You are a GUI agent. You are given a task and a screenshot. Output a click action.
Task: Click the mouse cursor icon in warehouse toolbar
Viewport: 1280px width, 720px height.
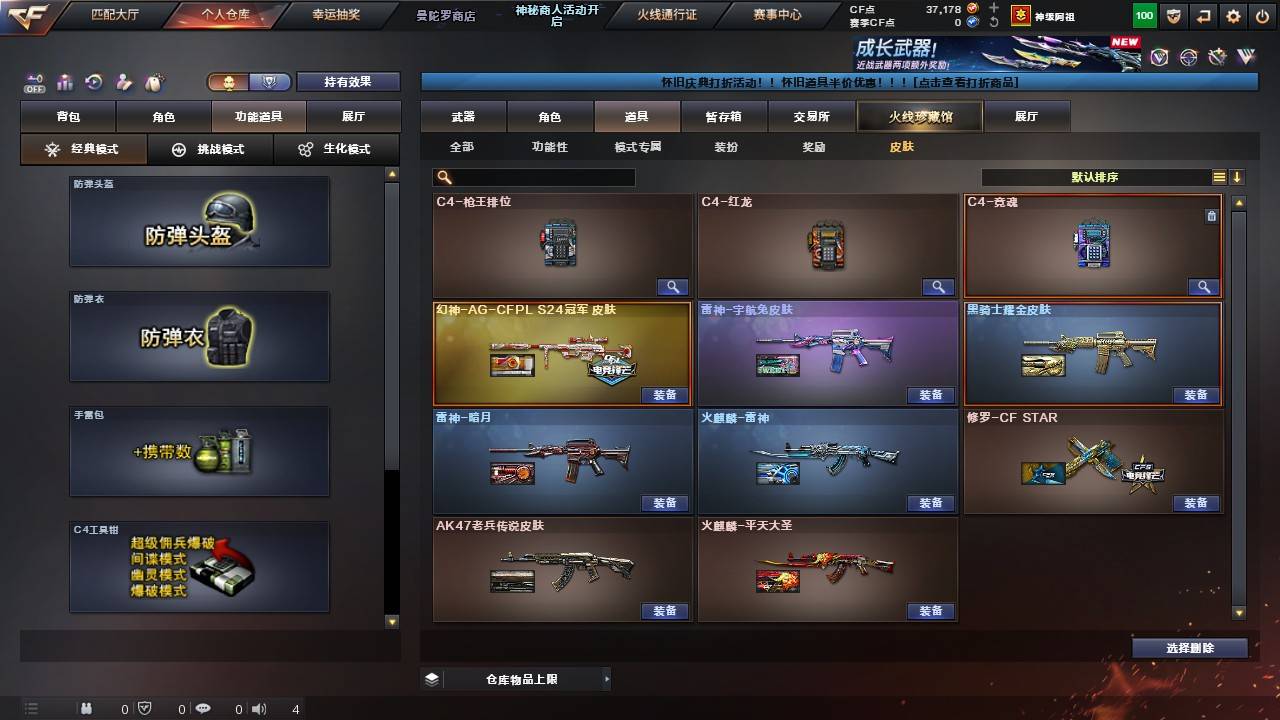152,82
